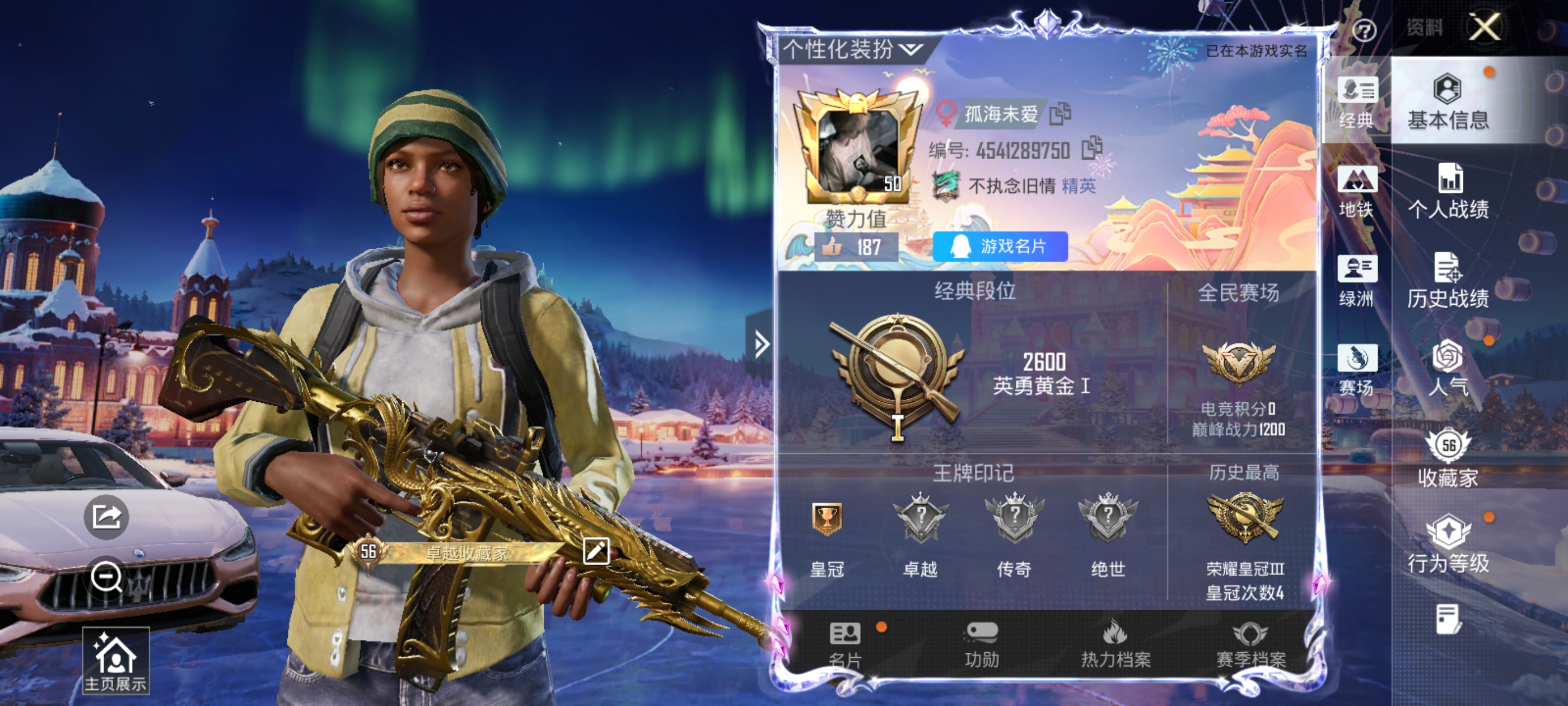Open the 热力档案 section
Screen dimensions: 1568x706
1115,644
